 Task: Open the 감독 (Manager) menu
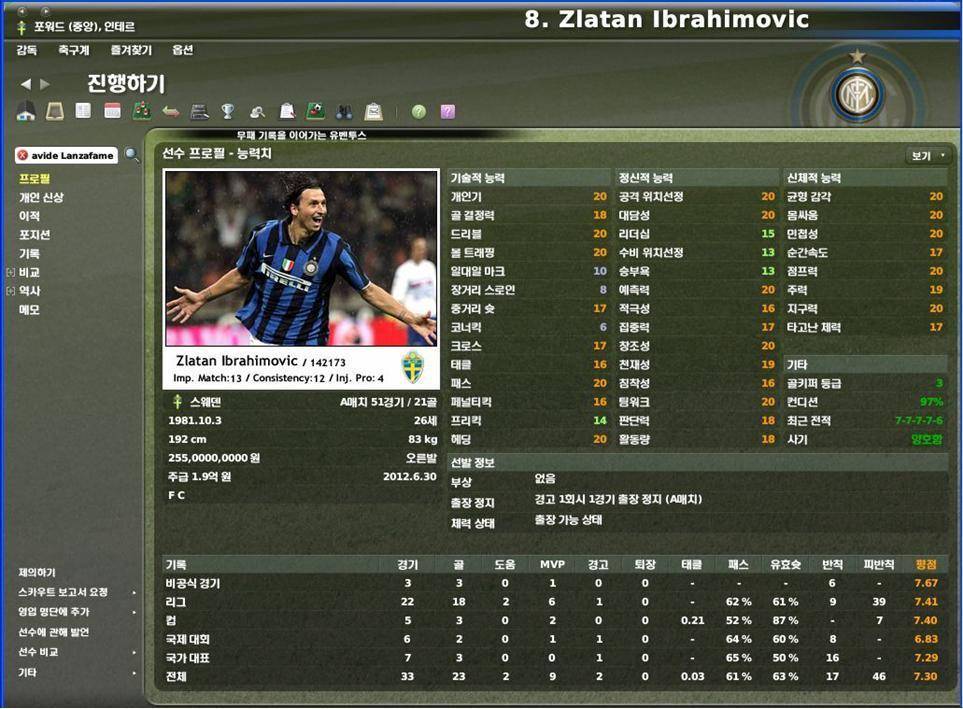(x=27, y=50)
